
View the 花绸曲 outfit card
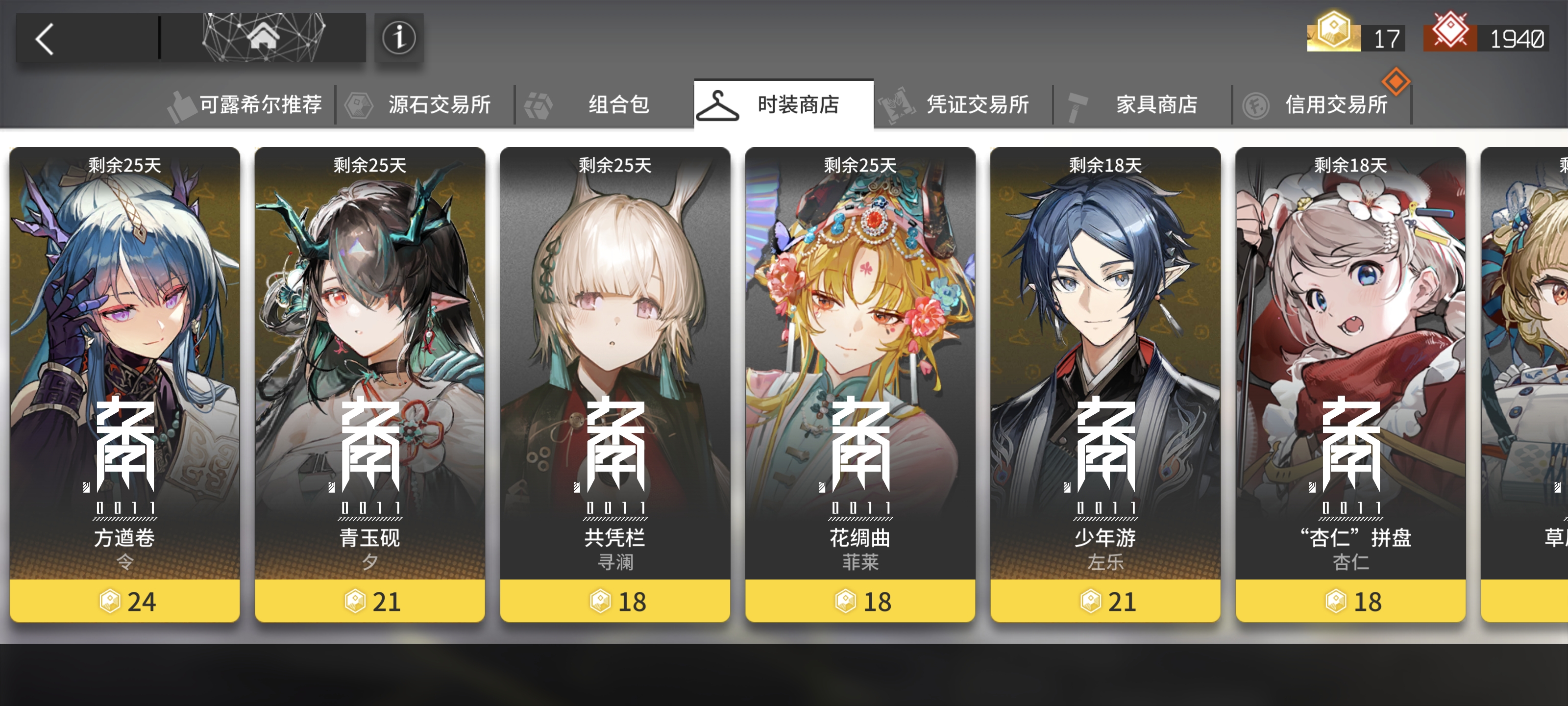(x=860, y=384)
